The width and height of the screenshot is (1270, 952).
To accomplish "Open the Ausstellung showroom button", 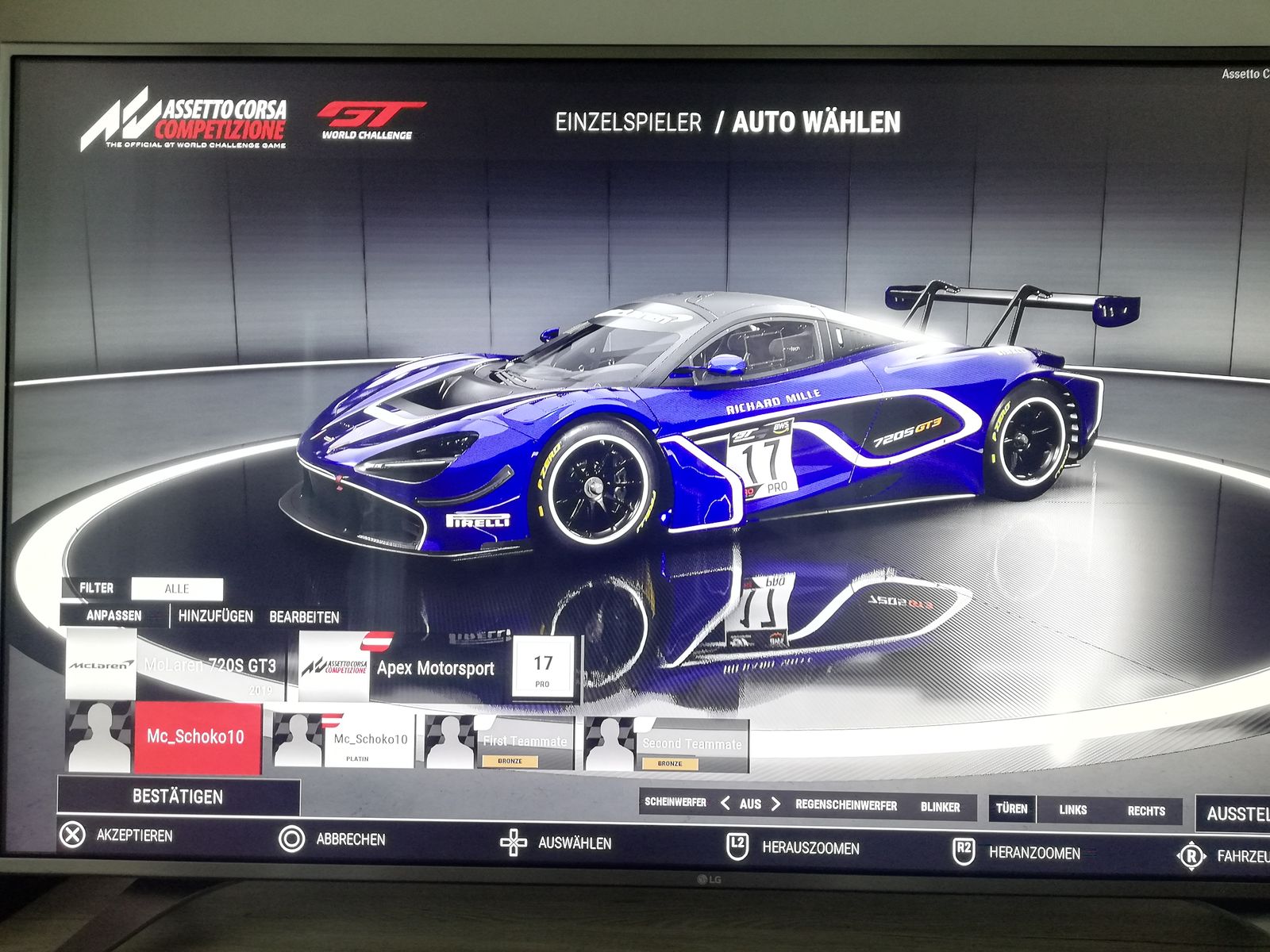I will point(1235,814).
